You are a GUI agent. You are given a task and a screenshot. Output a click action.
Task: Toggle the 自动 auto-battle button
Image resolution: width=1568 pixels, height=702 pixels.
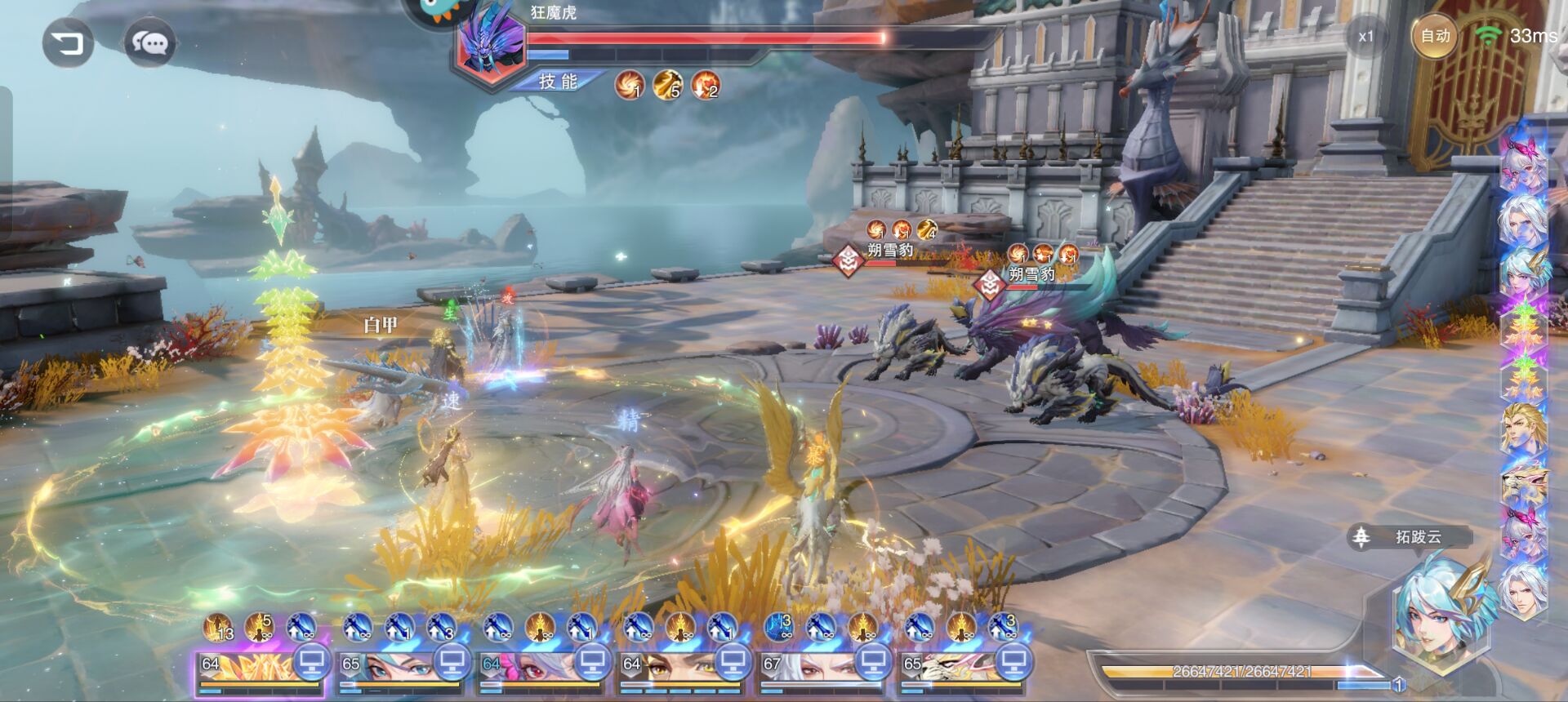1435,36
